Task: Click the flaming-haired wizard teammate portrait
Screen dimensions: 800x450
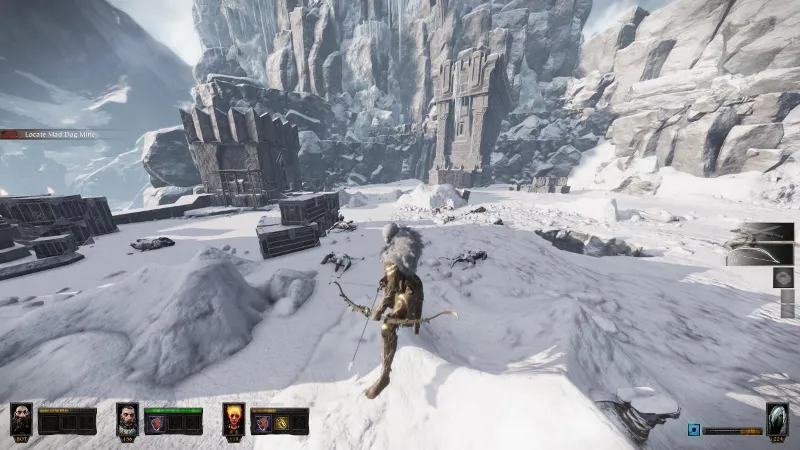Action: 234,419
